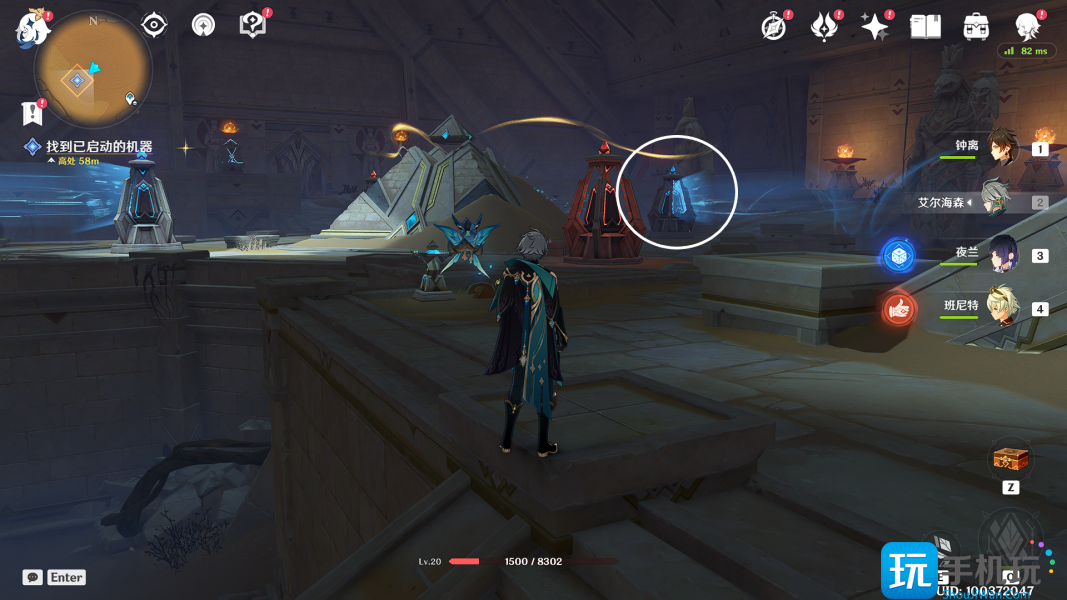Open the character head profile icon

1027,27
